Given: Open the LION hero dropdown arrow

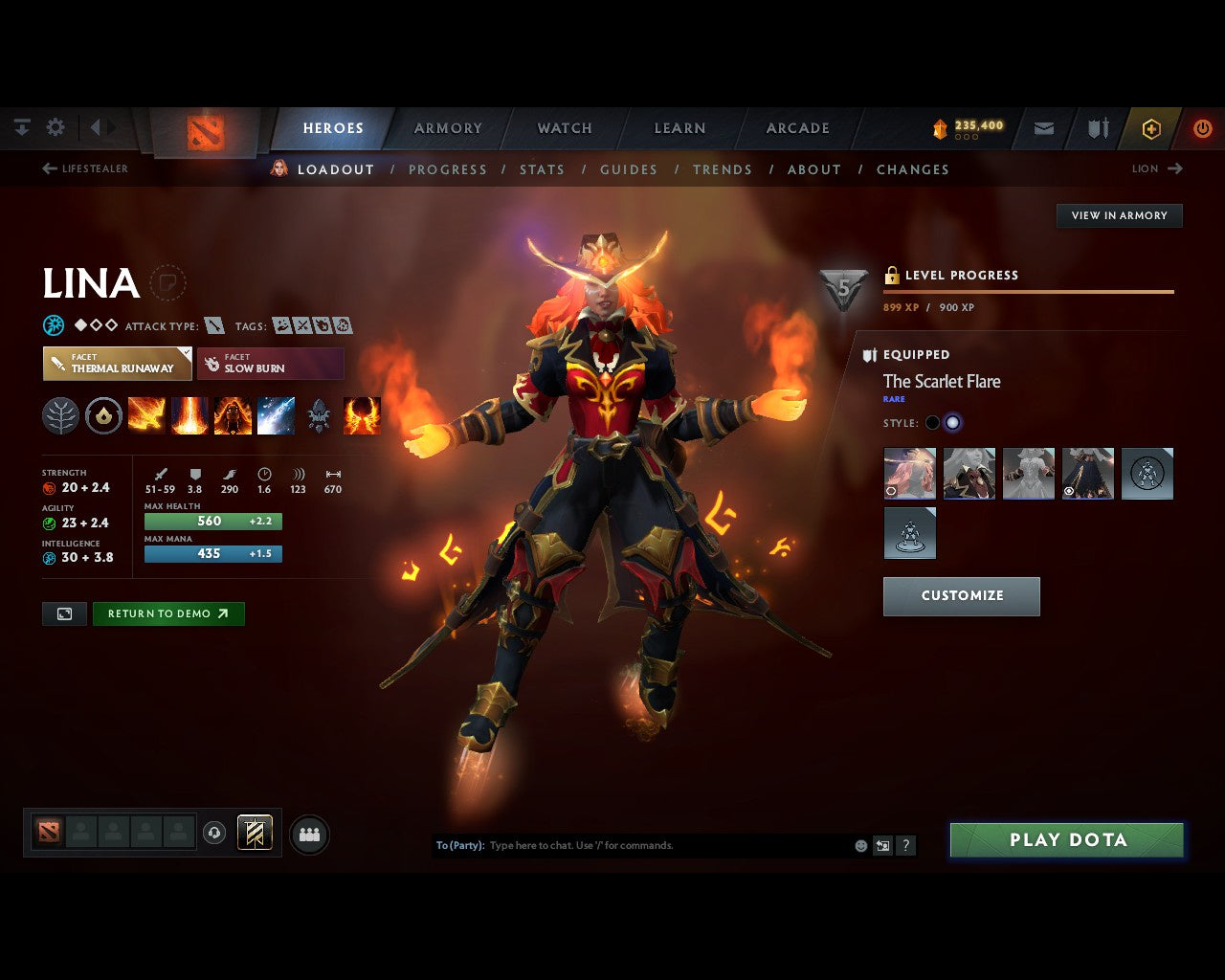Looking at the screenshot, I should [1174, 168].
